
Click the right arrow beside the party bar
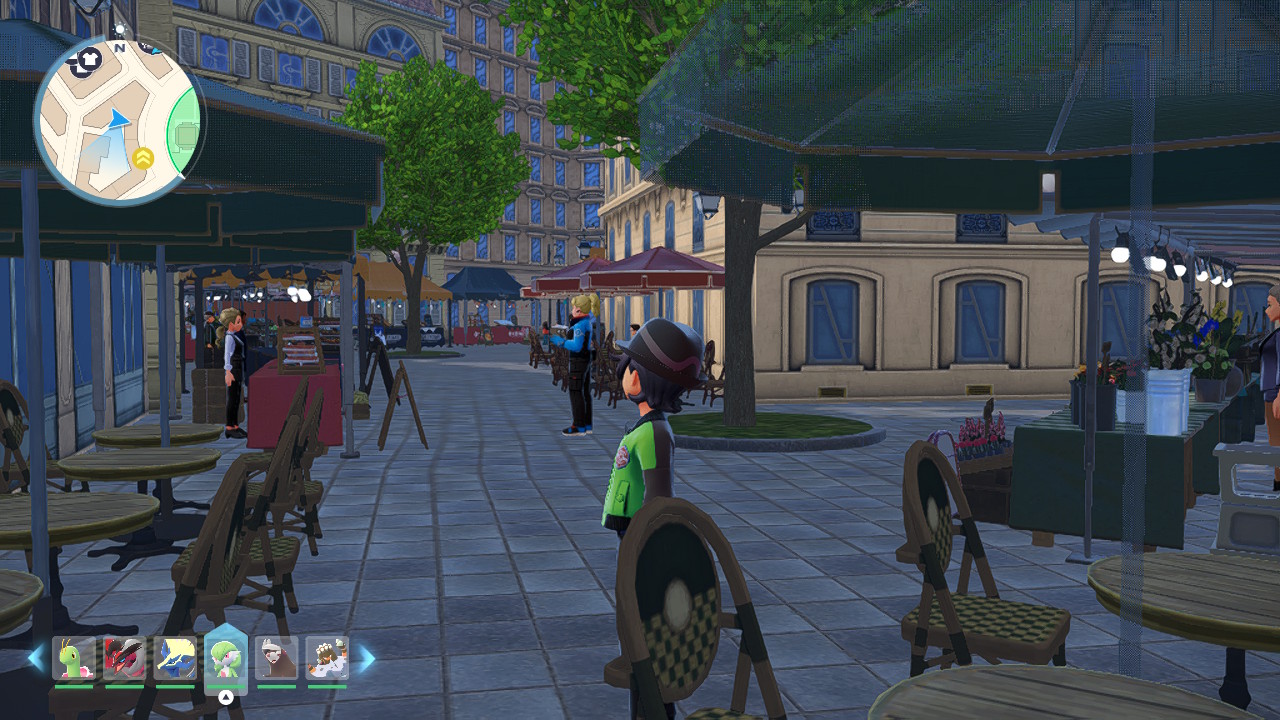tap(366, 658)
